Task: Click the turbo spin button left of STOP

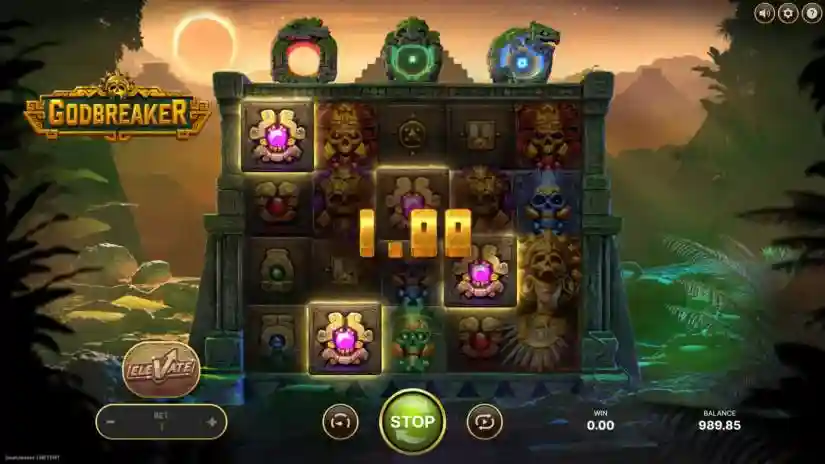Action: 340,422
